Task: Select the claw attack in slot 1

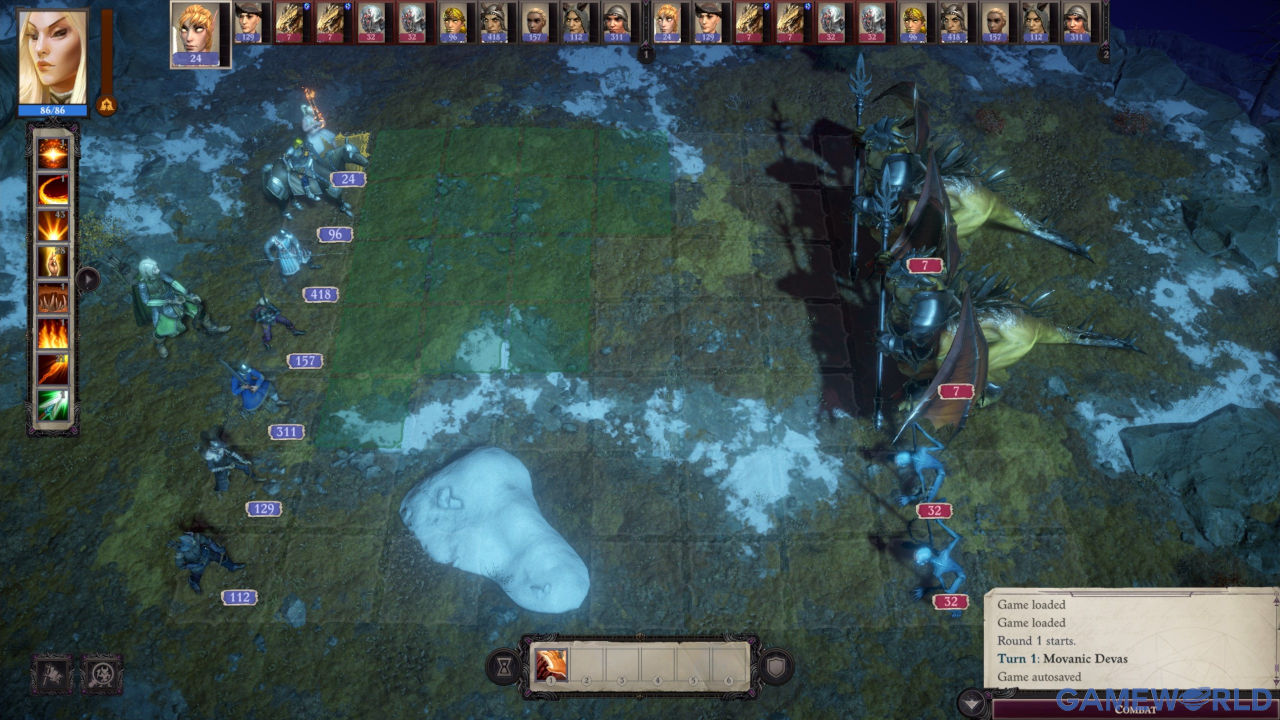Action: tap(551, 664)
